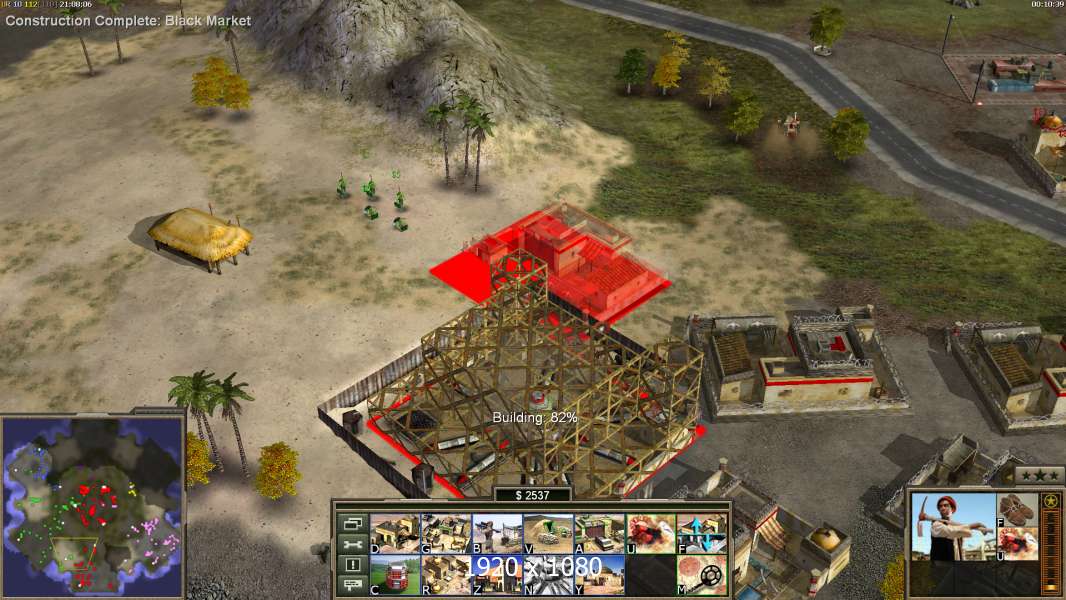Build the structure with the B hotkey icon

pos(497,534)
